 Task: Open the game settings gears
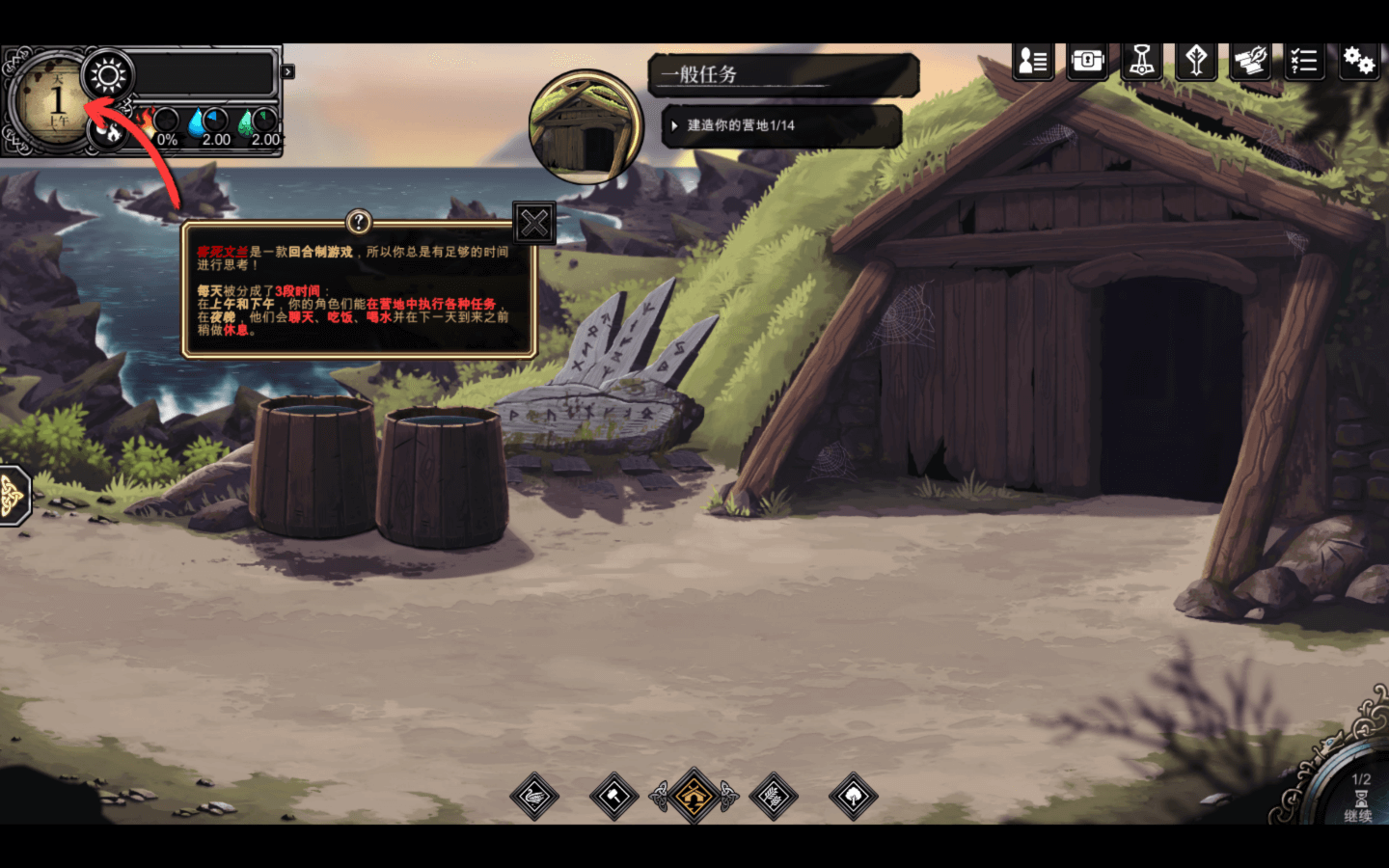point(1360,61)
